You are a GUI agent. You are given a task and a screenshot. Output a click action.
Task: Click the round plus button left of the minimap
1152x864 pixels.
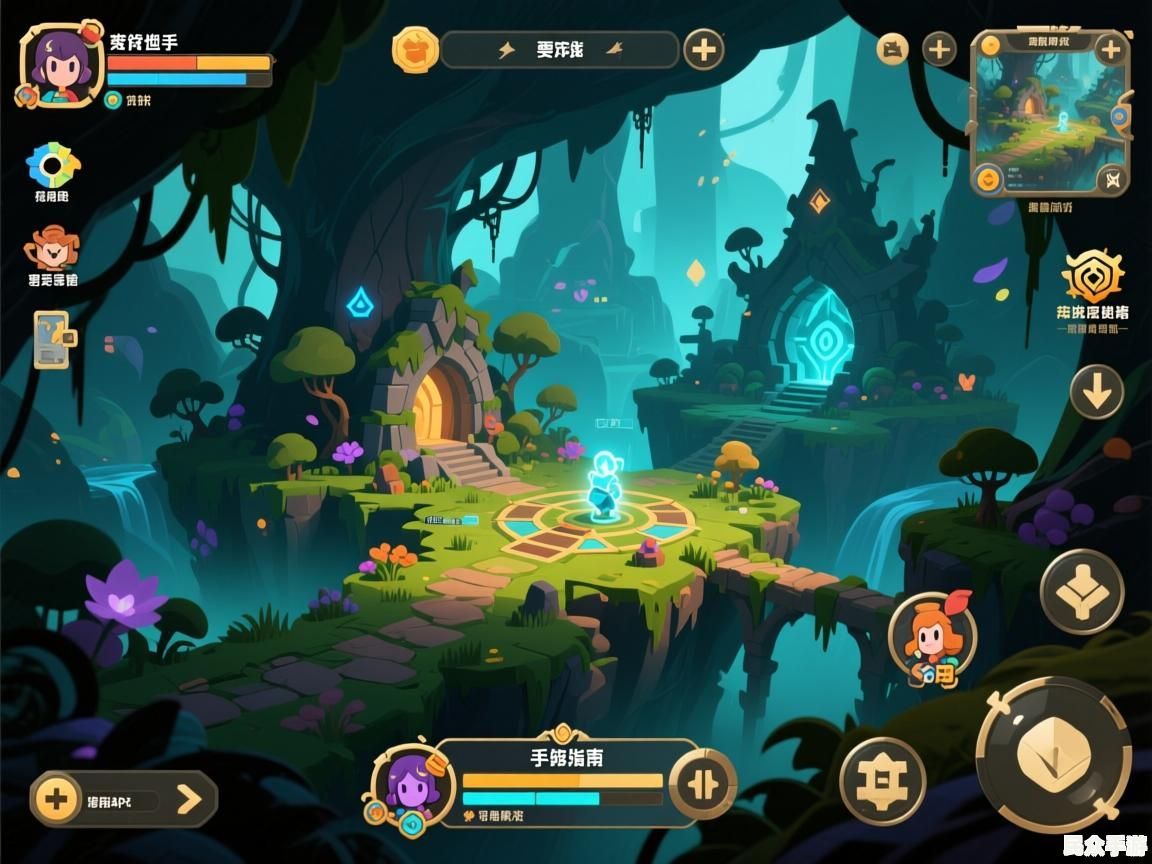tap(938, 49)
